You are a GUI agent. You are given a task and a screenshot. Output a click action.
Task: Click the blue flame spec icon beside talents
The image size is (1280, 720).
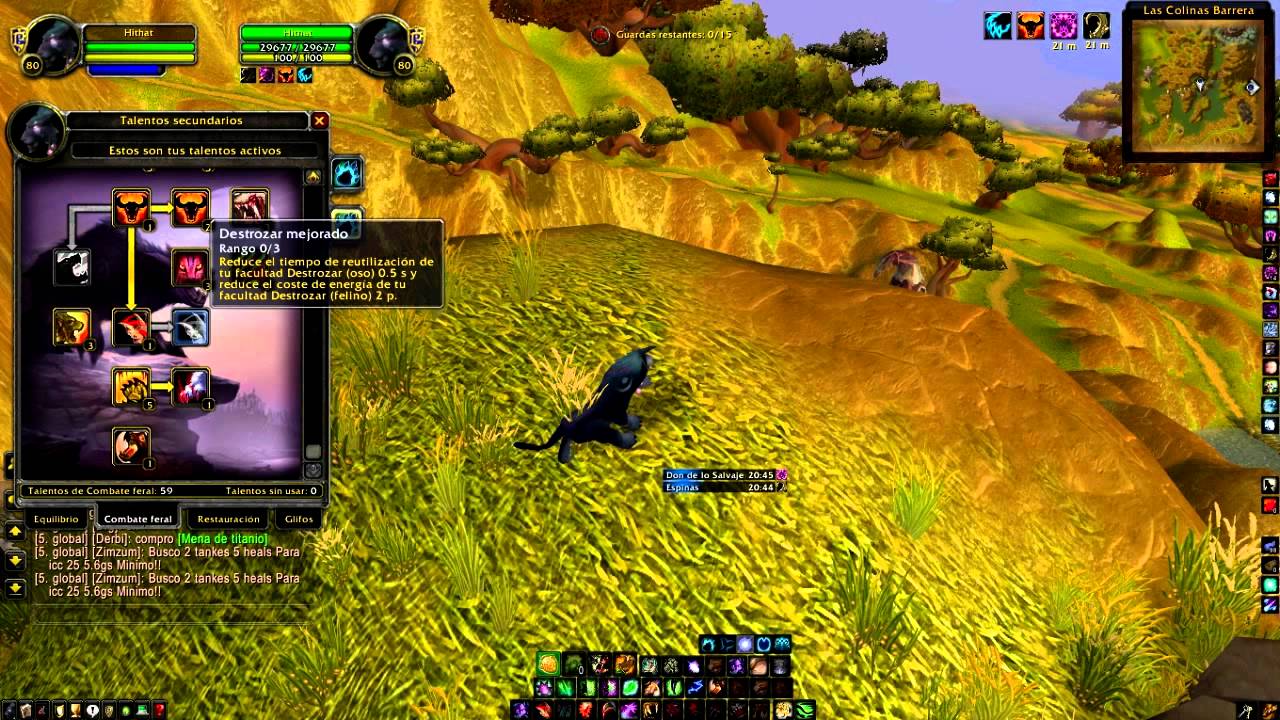pos(346,175)
